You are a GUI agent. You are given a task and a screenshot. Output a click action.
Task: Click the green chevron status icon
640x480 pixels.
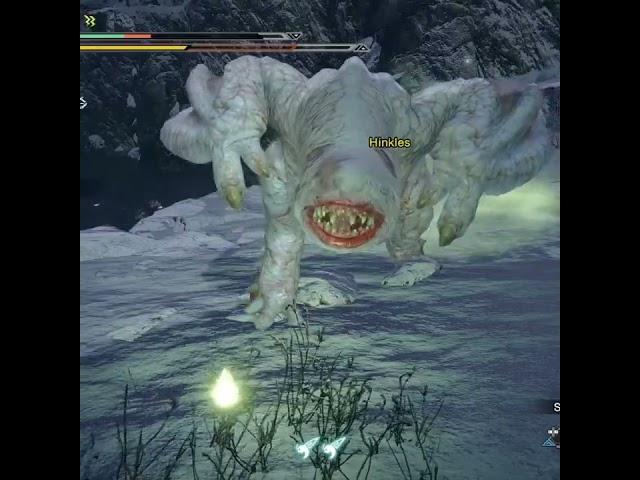(x=90, y=20)
